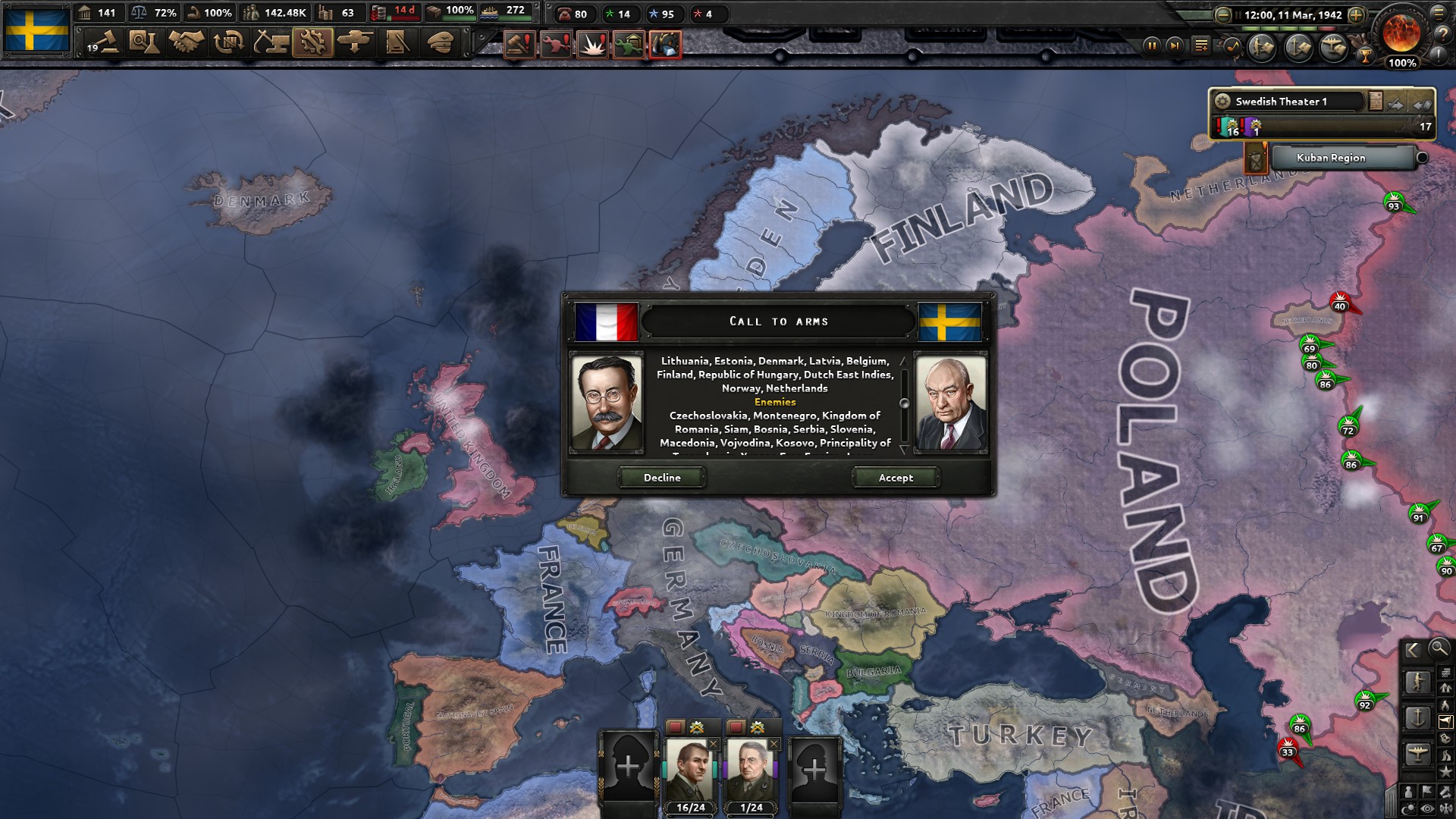Viewport: 1456px width, 819px height.
Task: Select the naval anchor icon in map controls
Action: 1418,718
